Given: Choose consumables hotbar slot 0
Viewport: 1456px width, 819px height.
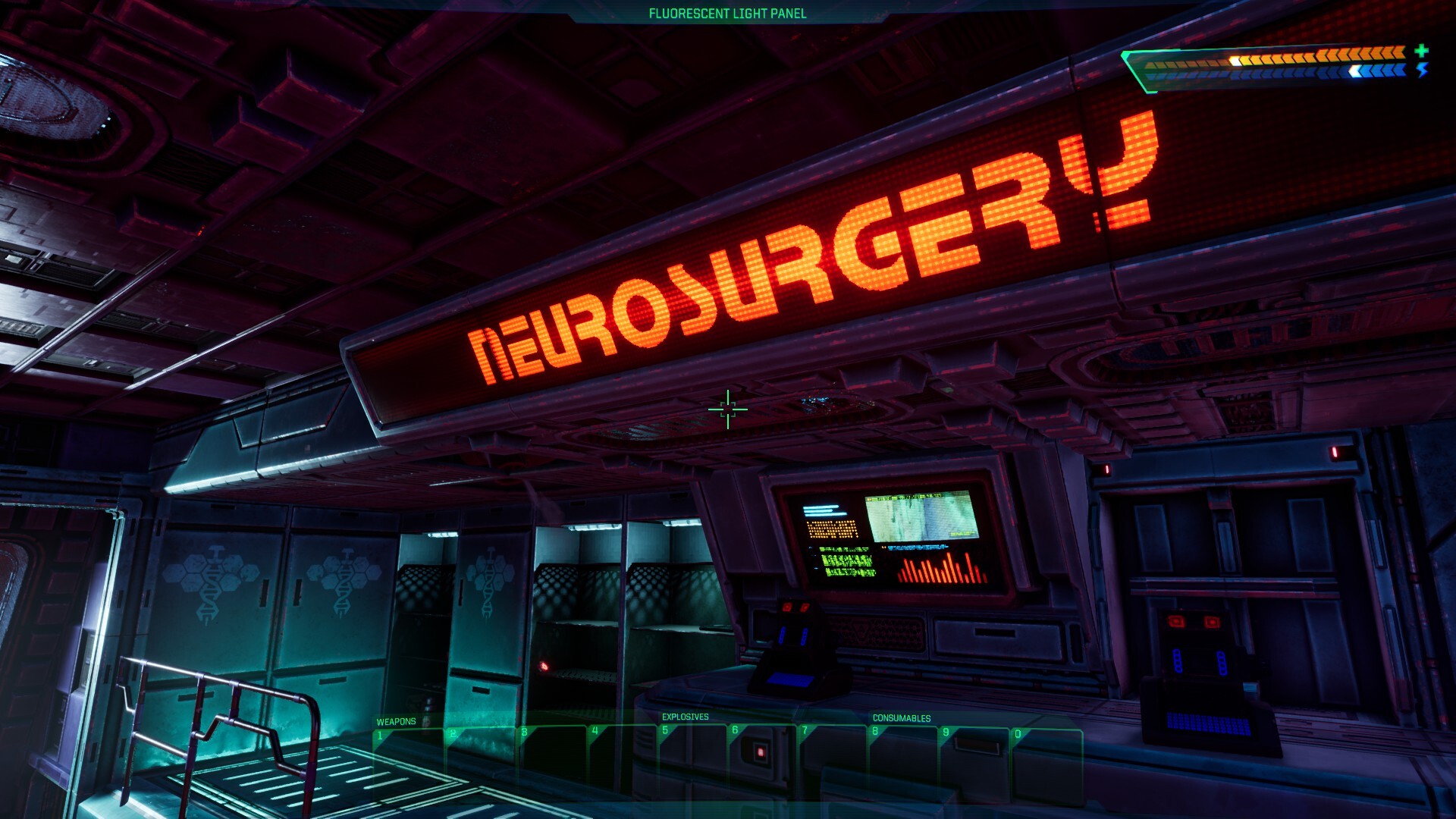Looking at the screenshot, I should [1046, 764].
